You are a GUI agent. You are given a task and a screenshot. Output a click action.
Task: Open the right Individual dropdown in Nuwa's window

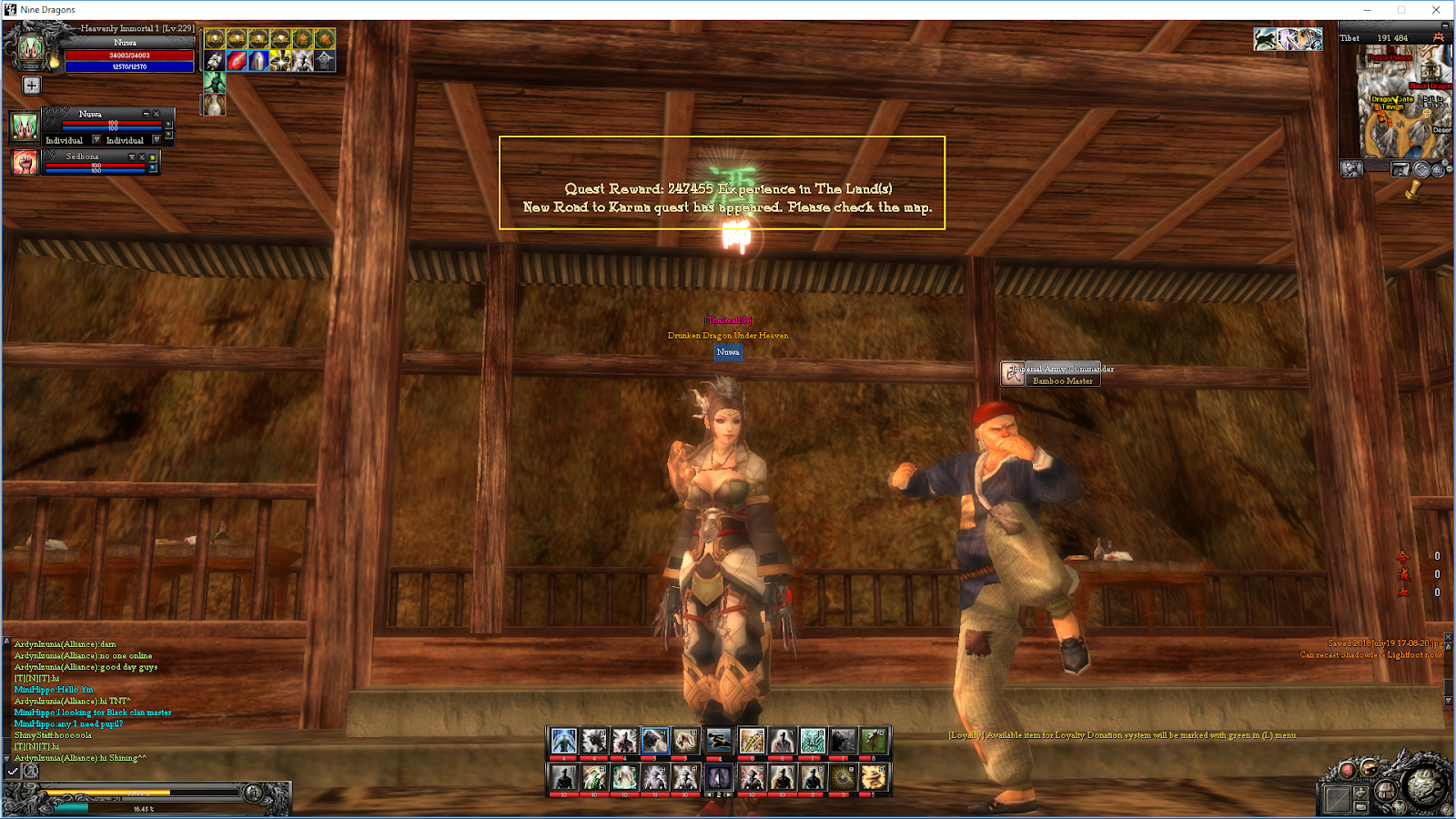tap(157, 140)
